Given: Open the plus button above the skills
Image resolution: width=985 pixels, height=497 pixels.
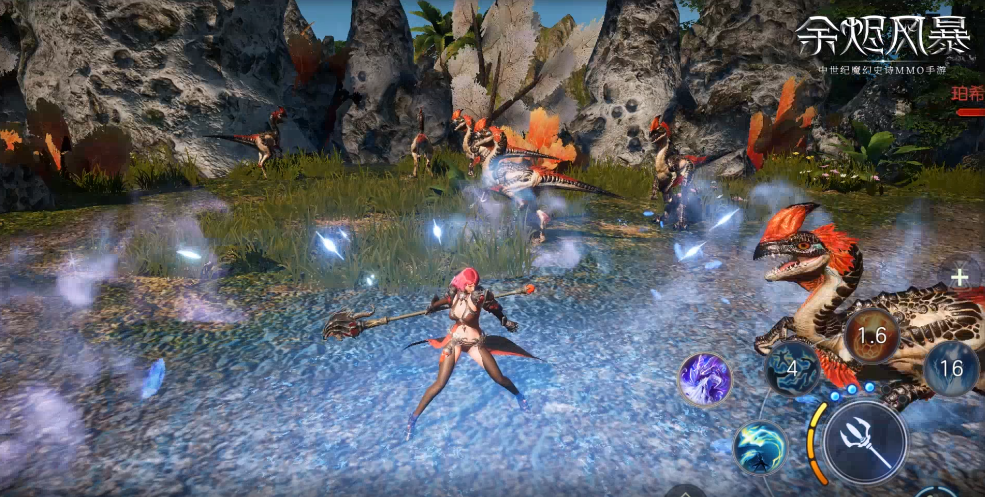Looking at the screenshot, I should coord(960,278).
